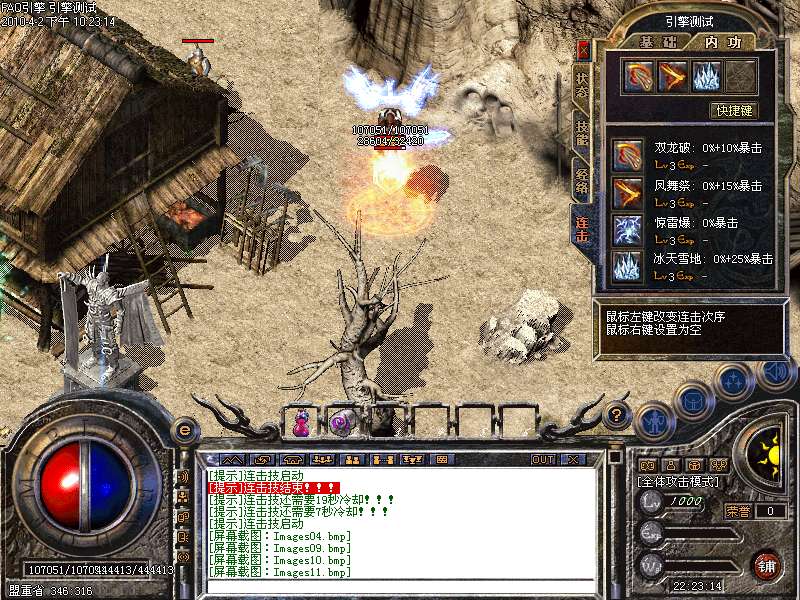Viewport: 800px width, 600px height.
Task: Open help with the question mark button
Action: coord(617,413)
